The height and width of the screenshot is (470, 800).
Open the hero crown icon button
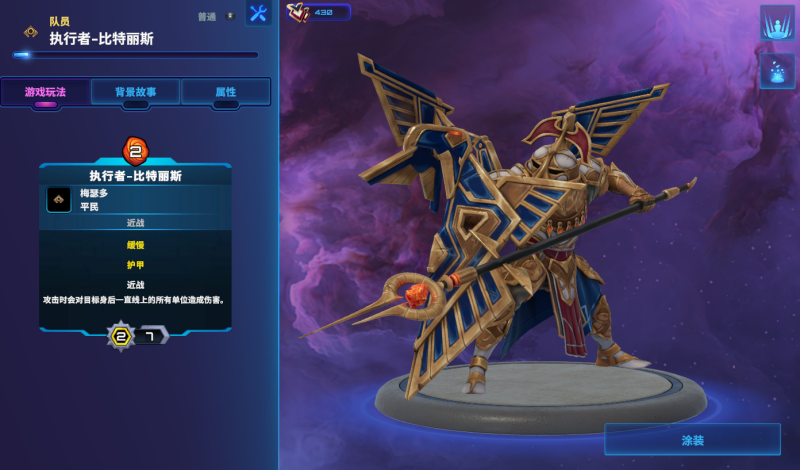click(x=777, y=23)
